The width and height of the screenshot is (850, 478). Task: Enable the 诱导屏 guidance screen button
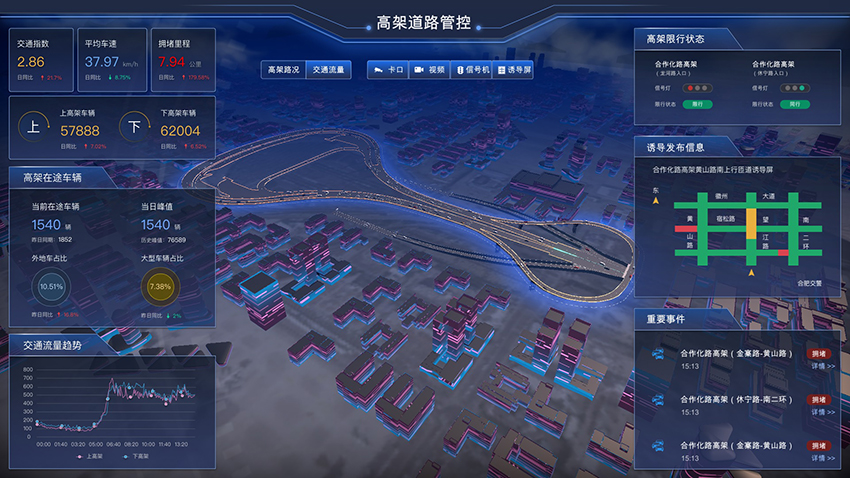point(516,70)
